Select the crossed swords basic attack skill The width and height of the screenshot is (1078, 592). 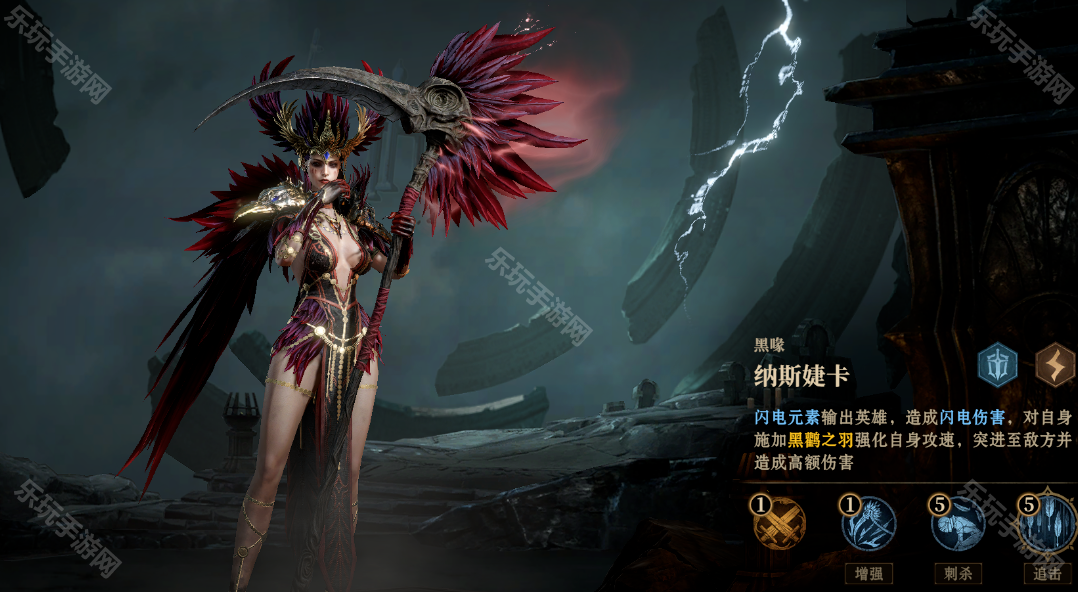(x=779, y=524)
